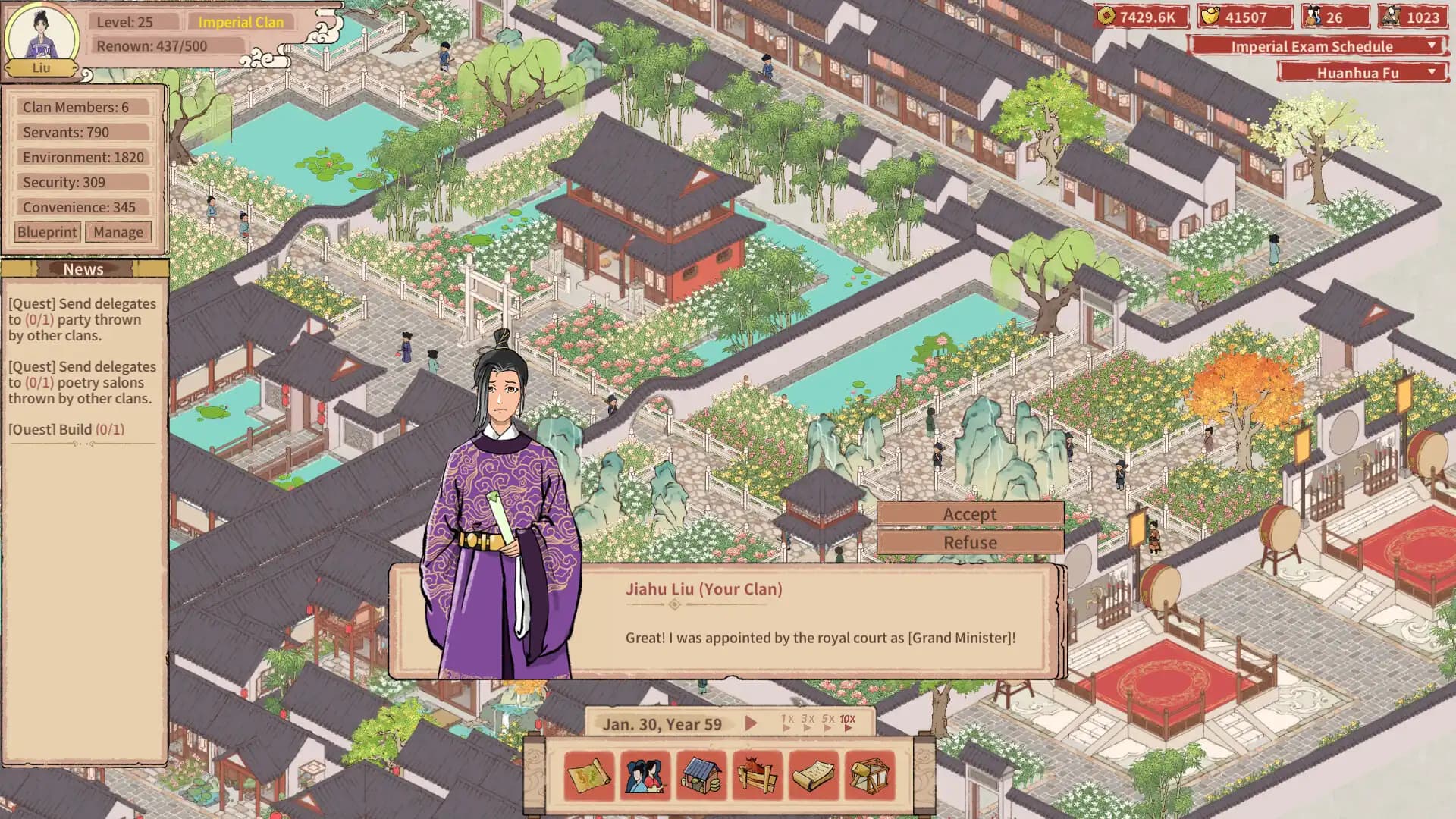Accept Jiahu Liu's Grand Minister appointment
This screenshot has height=819, width=1456.
click(970, 514)
